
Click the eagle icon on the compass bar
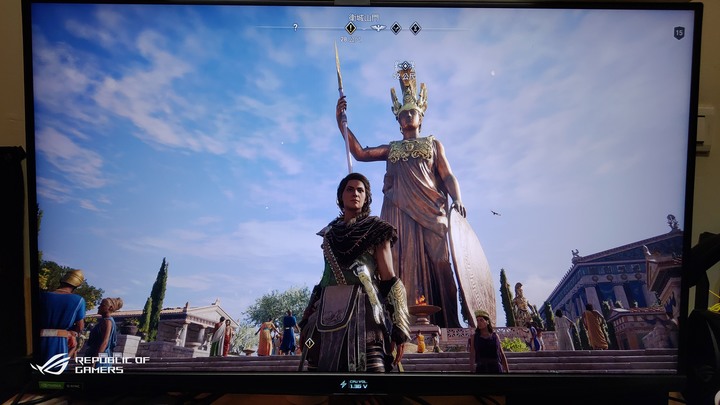(x=377, y=28)
